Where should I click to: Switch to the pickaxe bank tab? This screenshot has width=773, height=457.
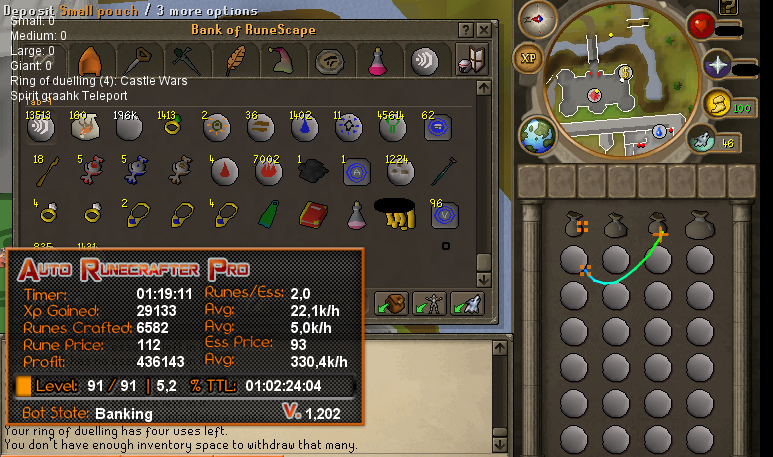pyautogui.click(x=143, y=61)
